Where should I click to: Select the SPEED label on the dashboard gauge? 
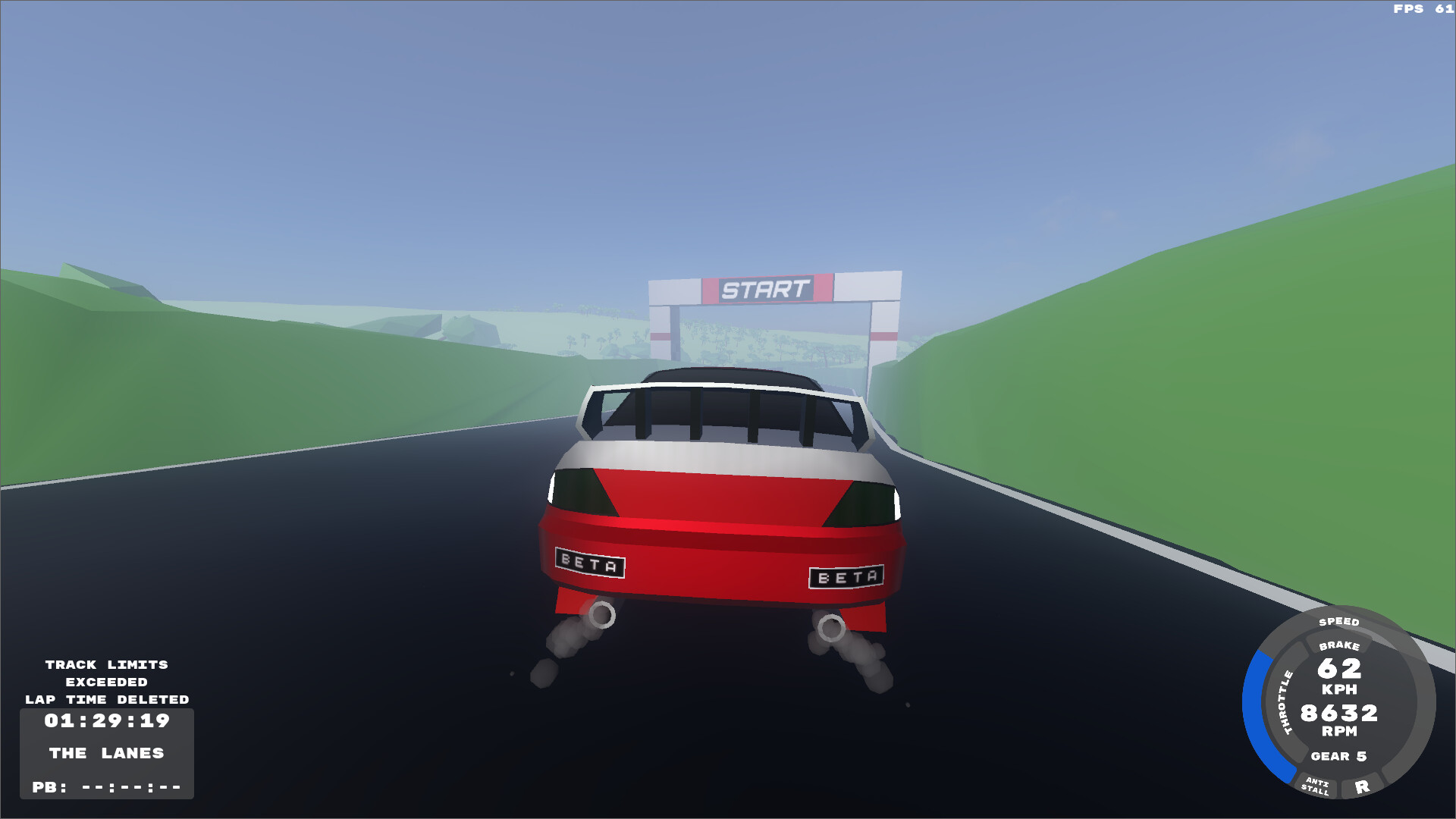(1338, 621)
